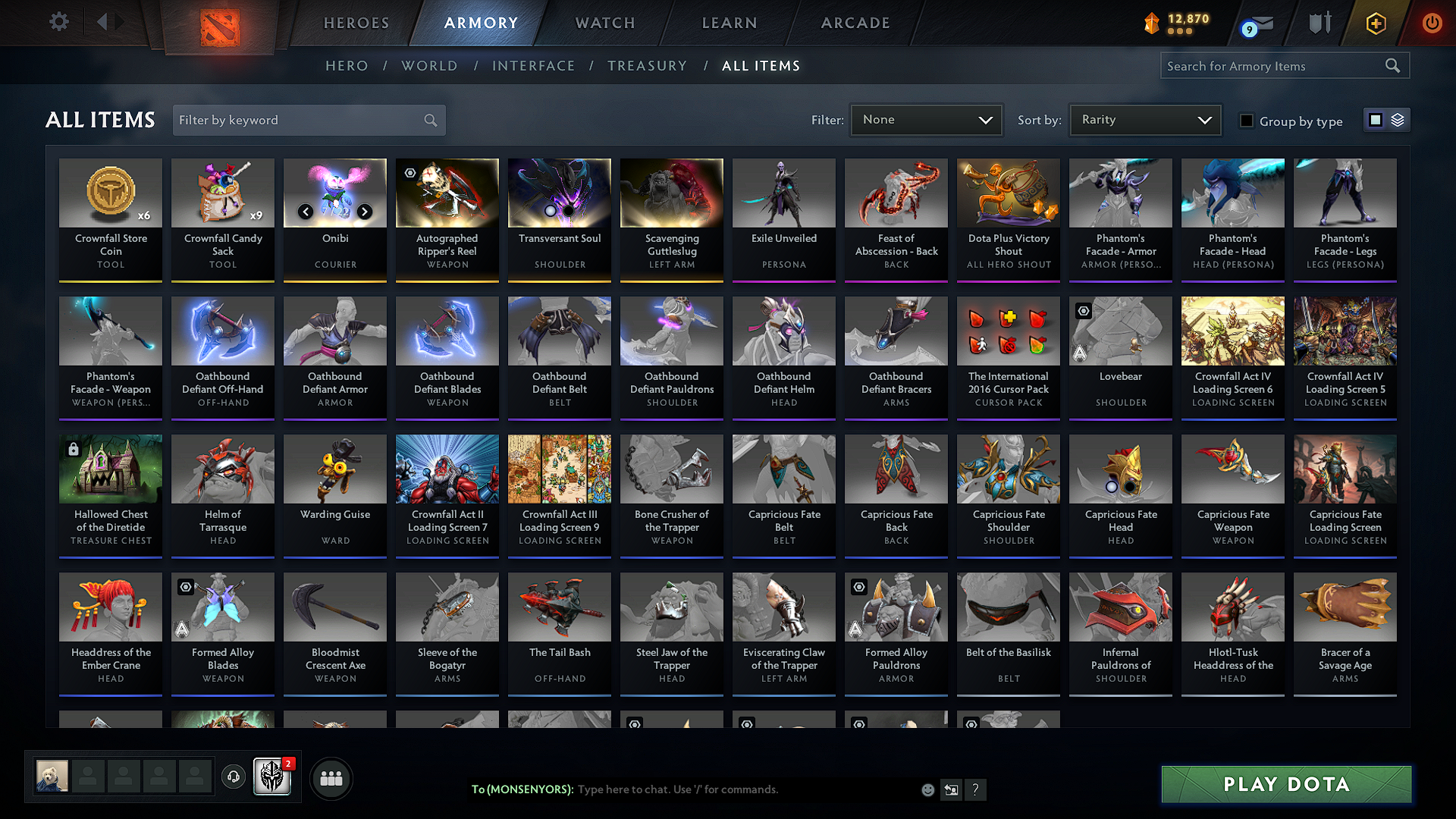Open the friends list icon near chat bar

[x=331, y=777]
